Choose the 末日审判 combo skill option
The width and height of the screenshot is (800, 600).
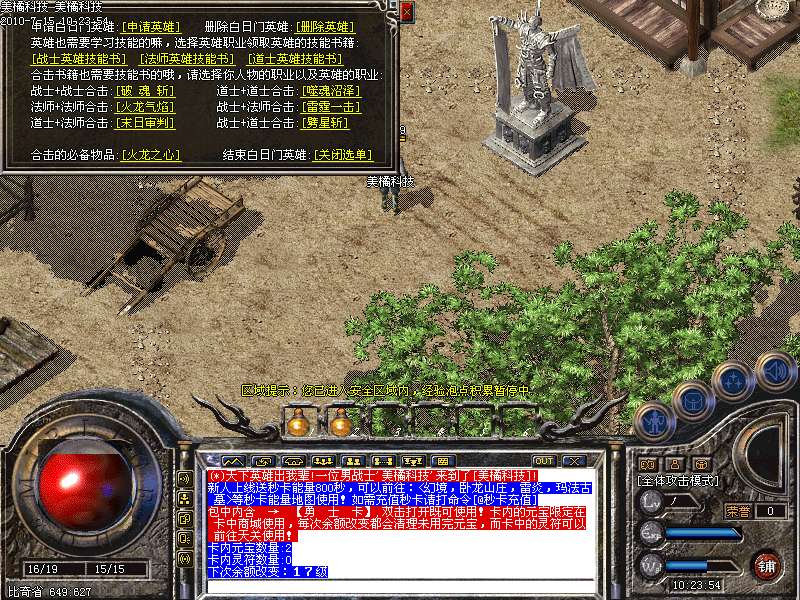[146, 123]
